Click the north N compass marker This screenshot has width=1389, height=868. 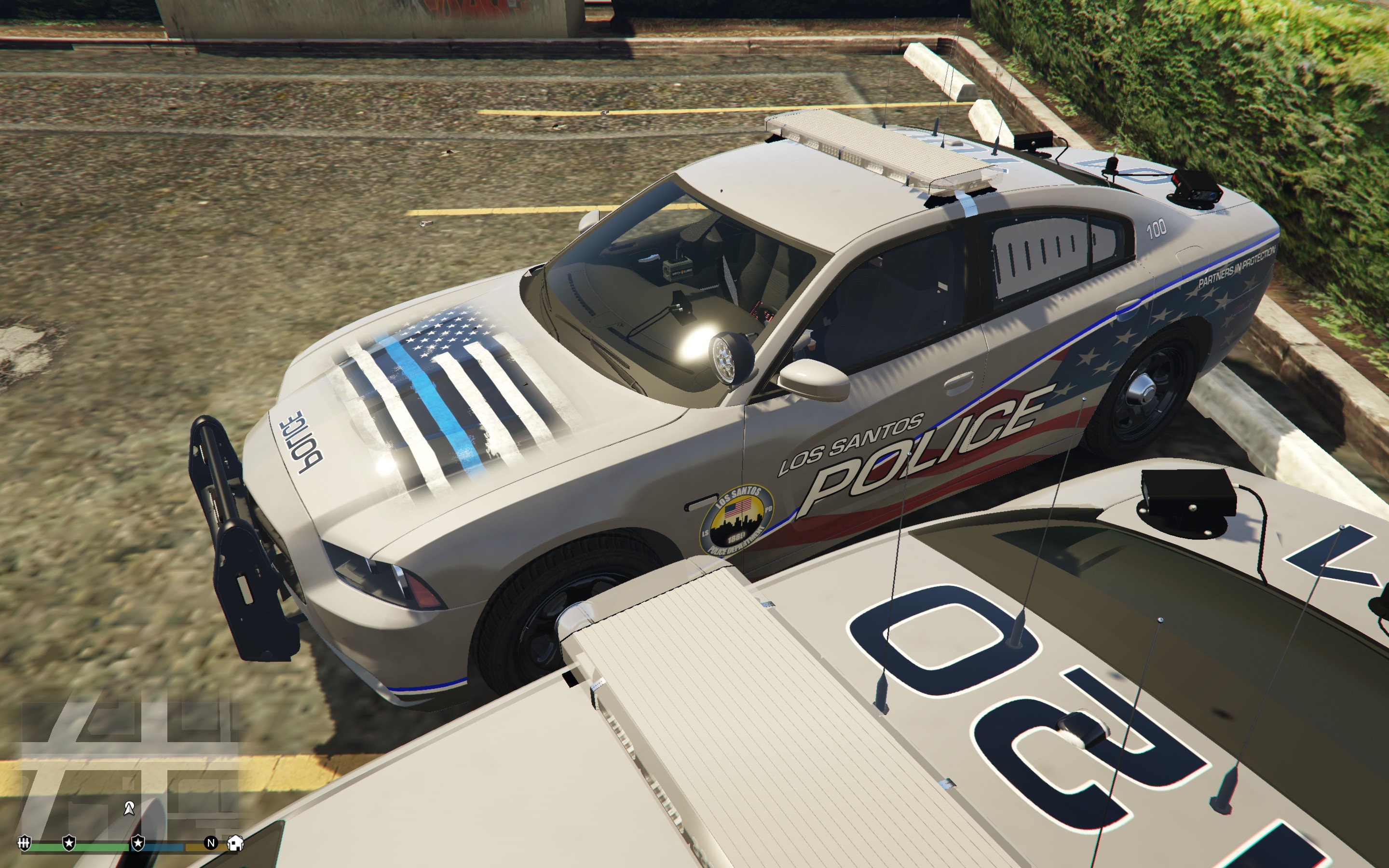pyautogui.click(x=211, y=843)
